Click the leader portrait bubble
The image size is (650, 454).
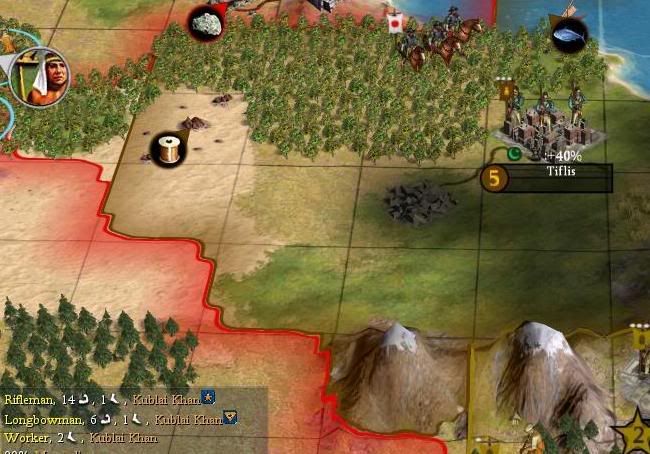39,79
